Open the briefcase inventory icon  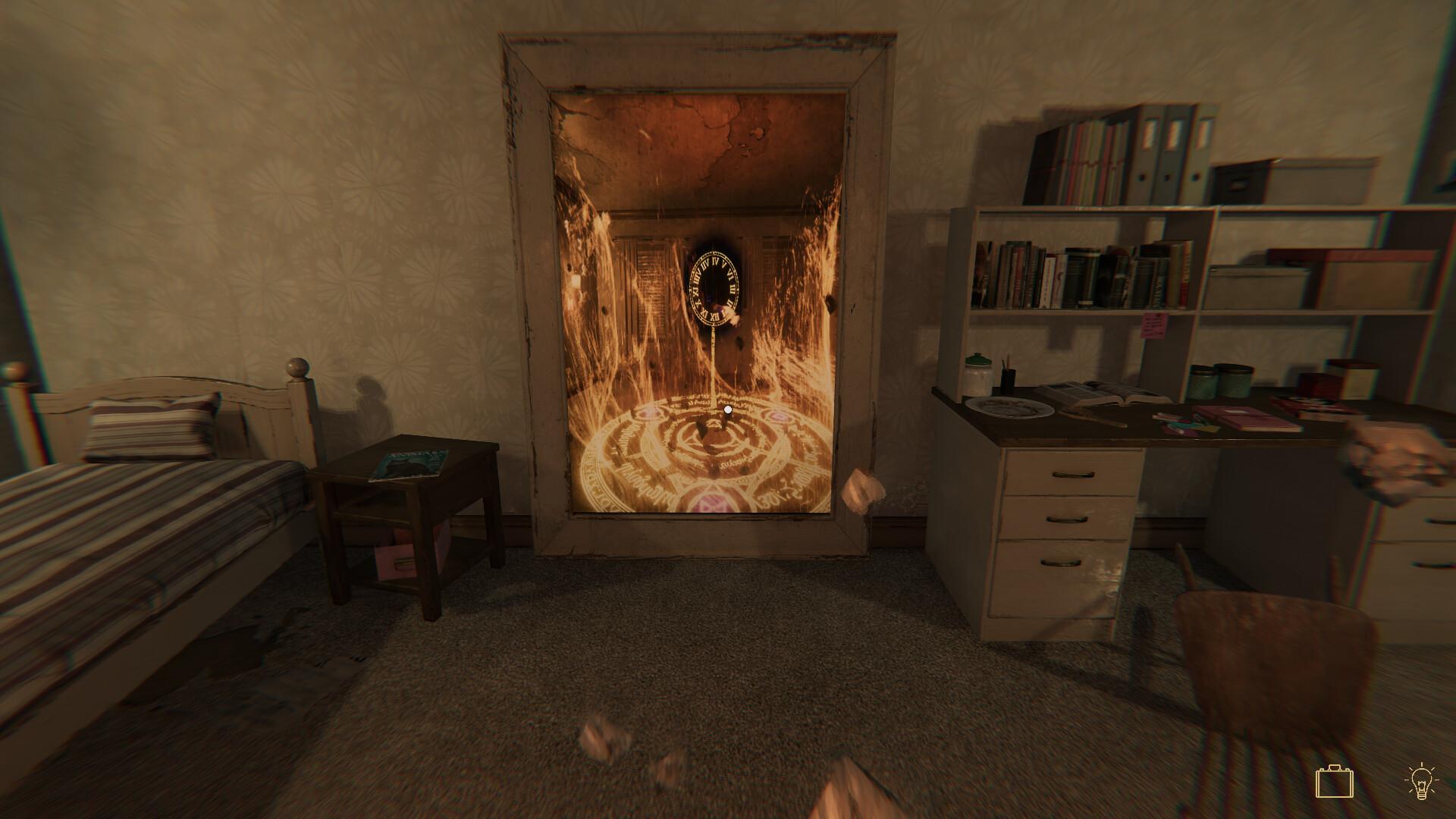pyautogui.click(x=1334, y=782)
